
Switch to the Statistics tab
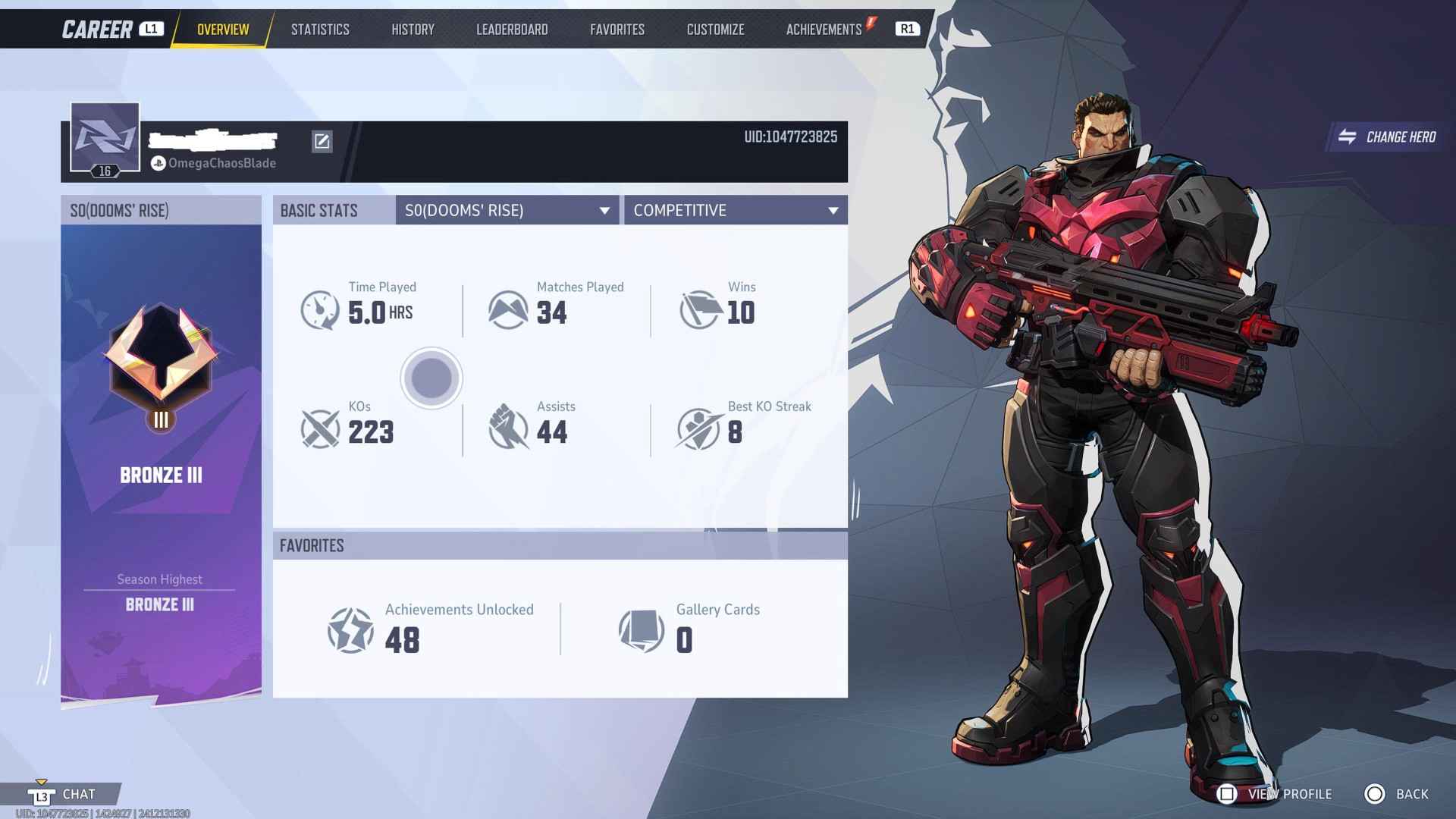pos(320,29)
